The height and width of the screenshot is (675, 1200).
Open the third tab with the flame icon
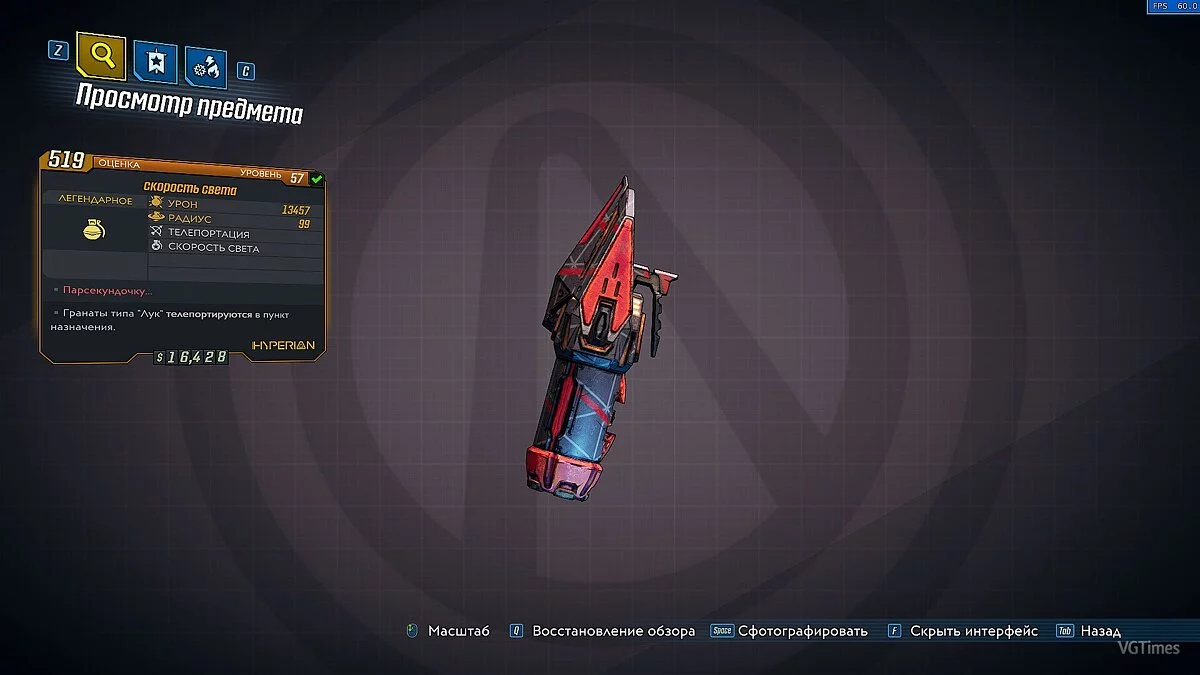point(205,66)
